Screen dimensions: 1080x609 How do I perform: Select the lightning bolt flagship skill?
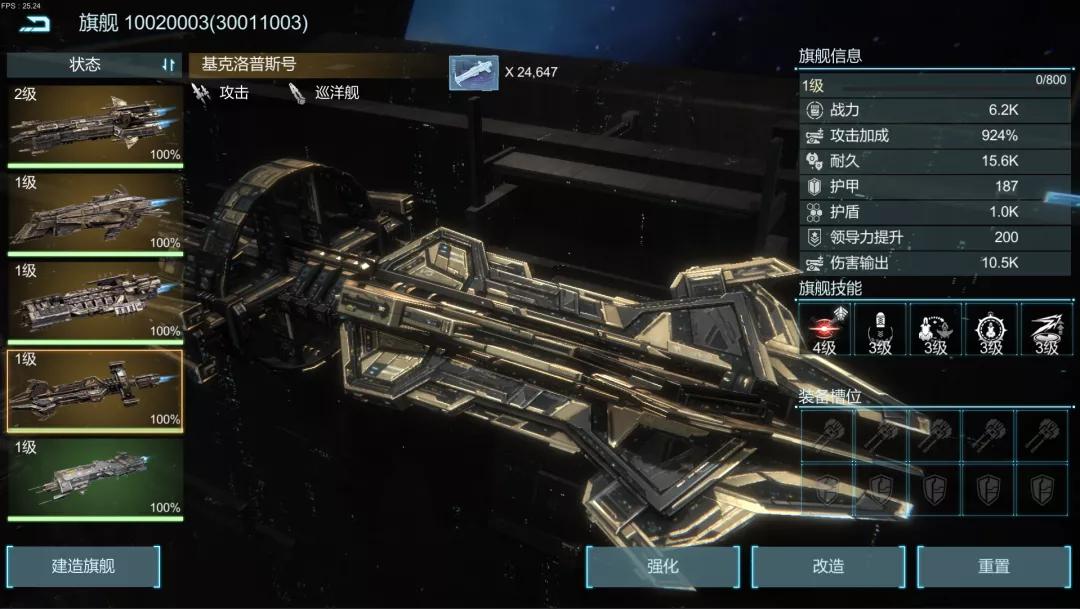(1046, 329)
